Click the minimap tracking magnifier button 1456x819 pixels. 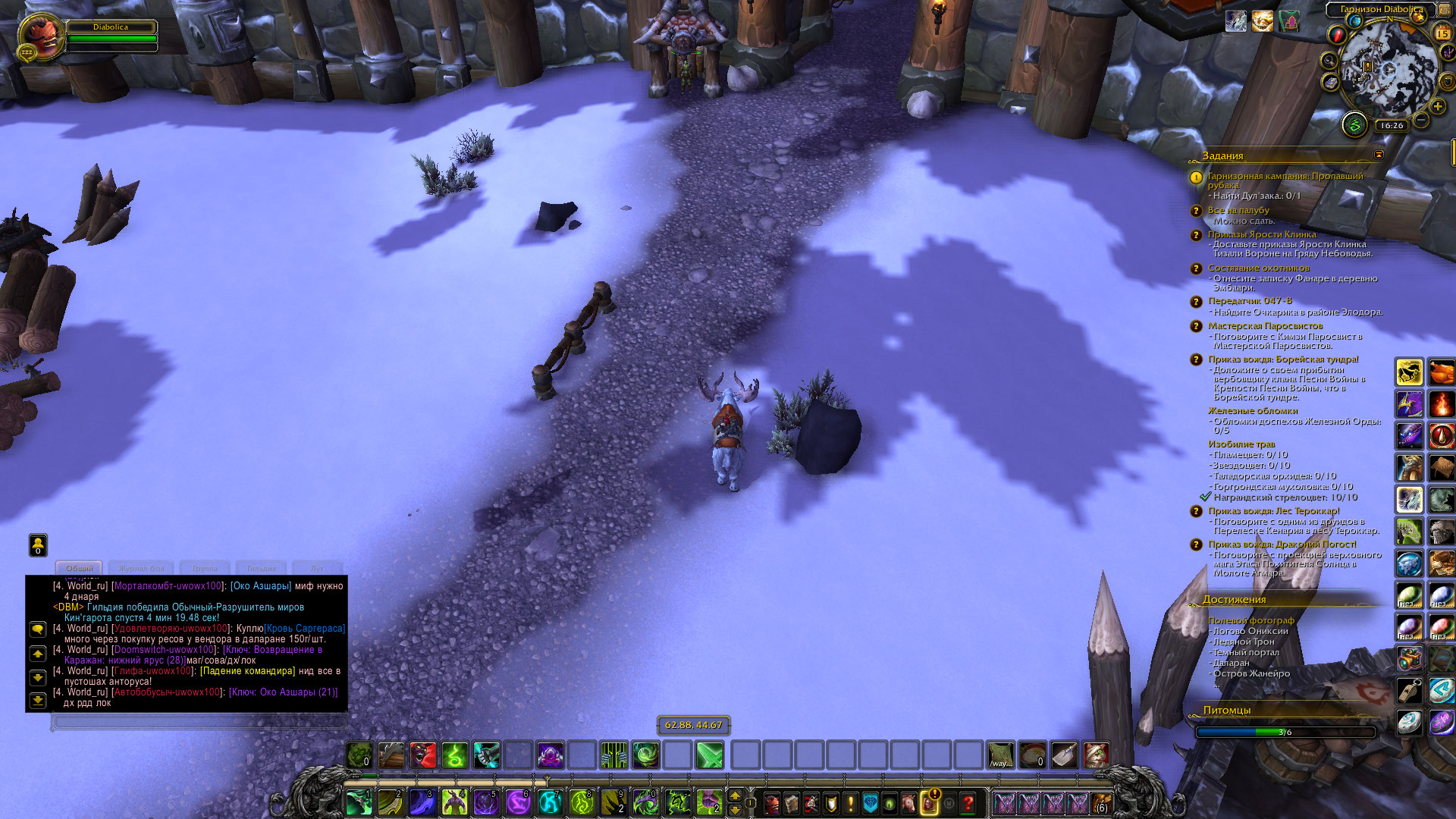point(1329,61)
